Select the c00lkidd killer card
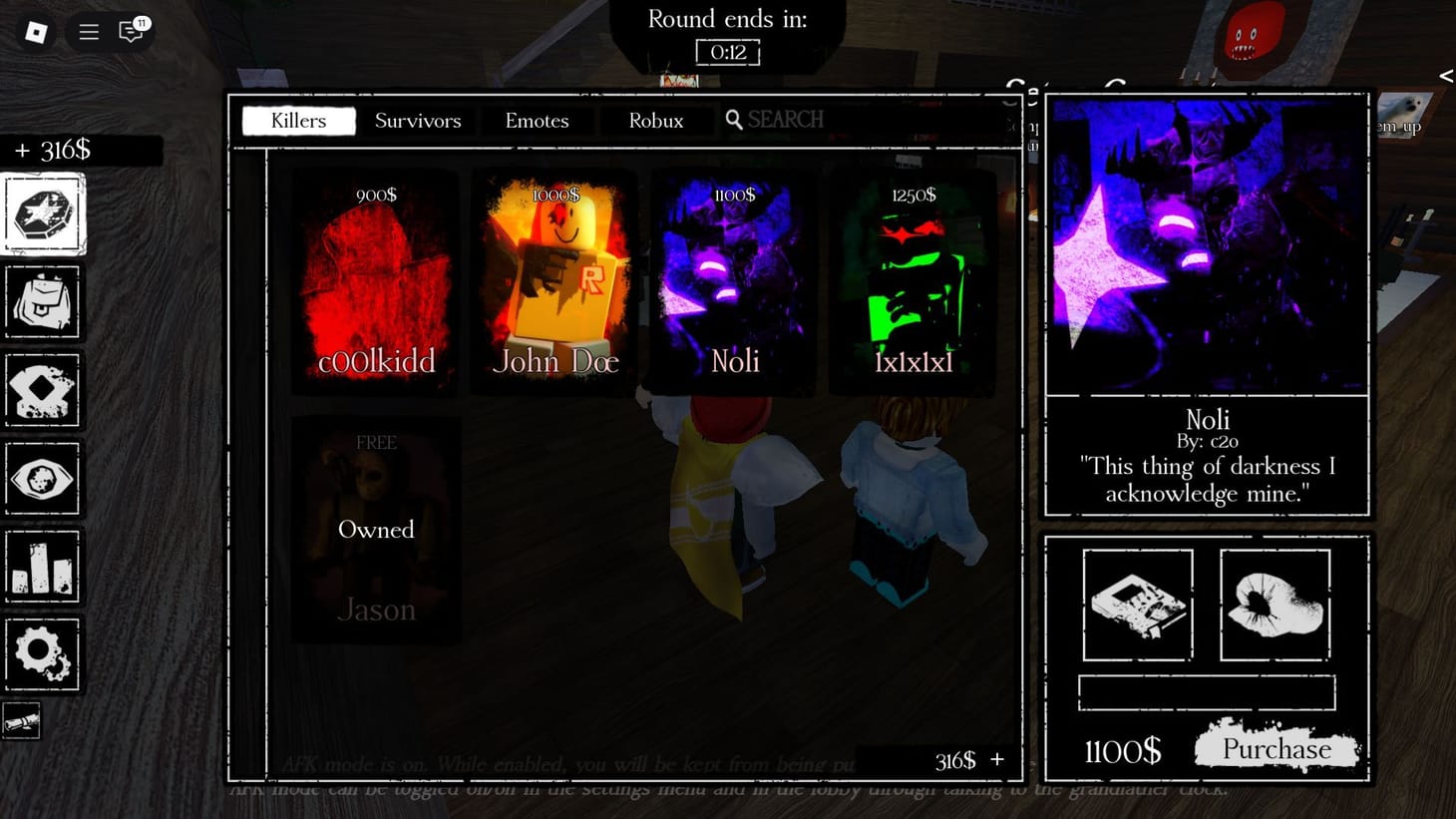Screen dimensions: 1456x819 pos(374,282)
